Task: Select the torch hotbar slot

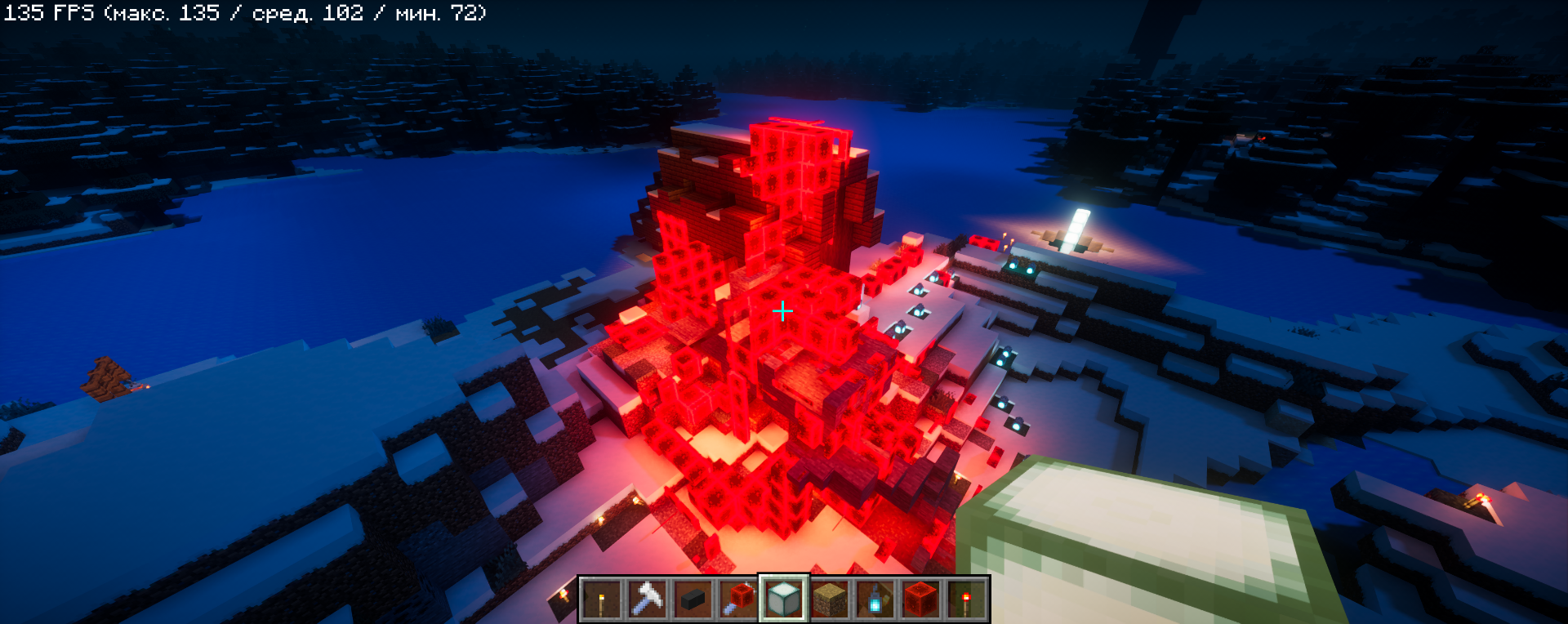Action: pyautogui.click(x=602, y=599)
